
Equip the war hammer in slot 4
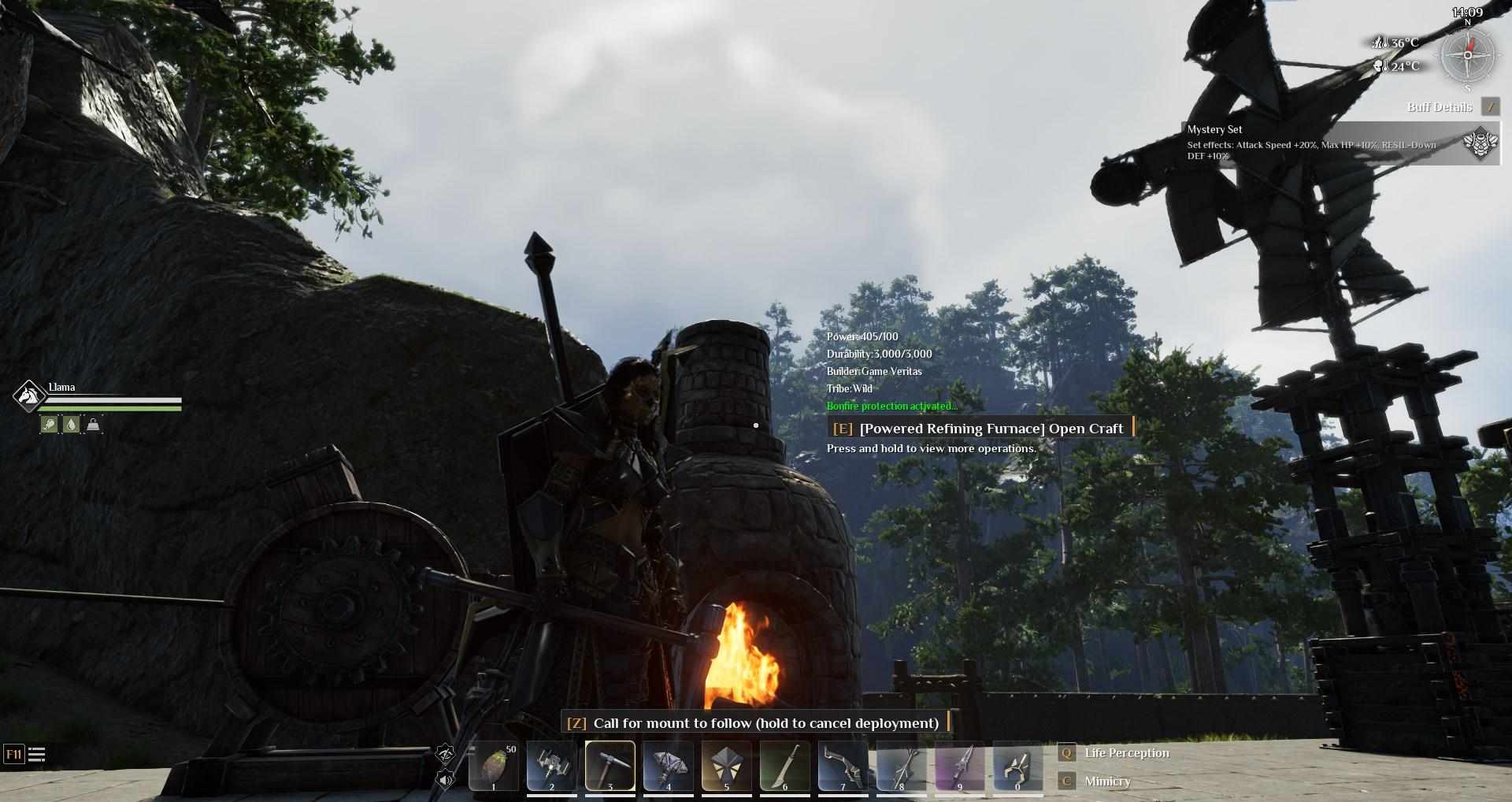click(668, 765)
